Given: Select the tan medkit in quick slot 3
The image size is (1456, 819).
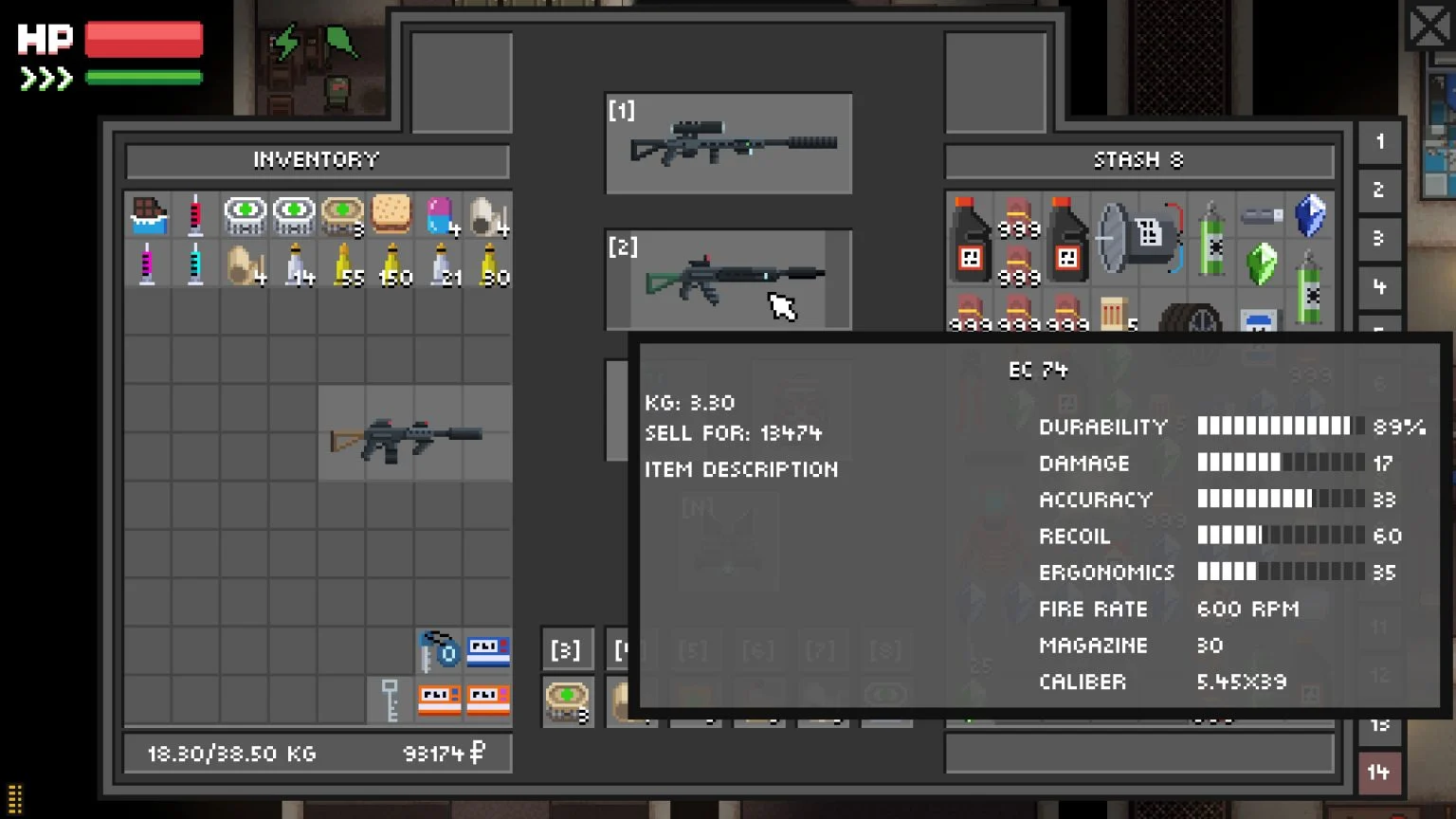Looking at the screenshot, I should pyautogui.click(x=567, y=701).
